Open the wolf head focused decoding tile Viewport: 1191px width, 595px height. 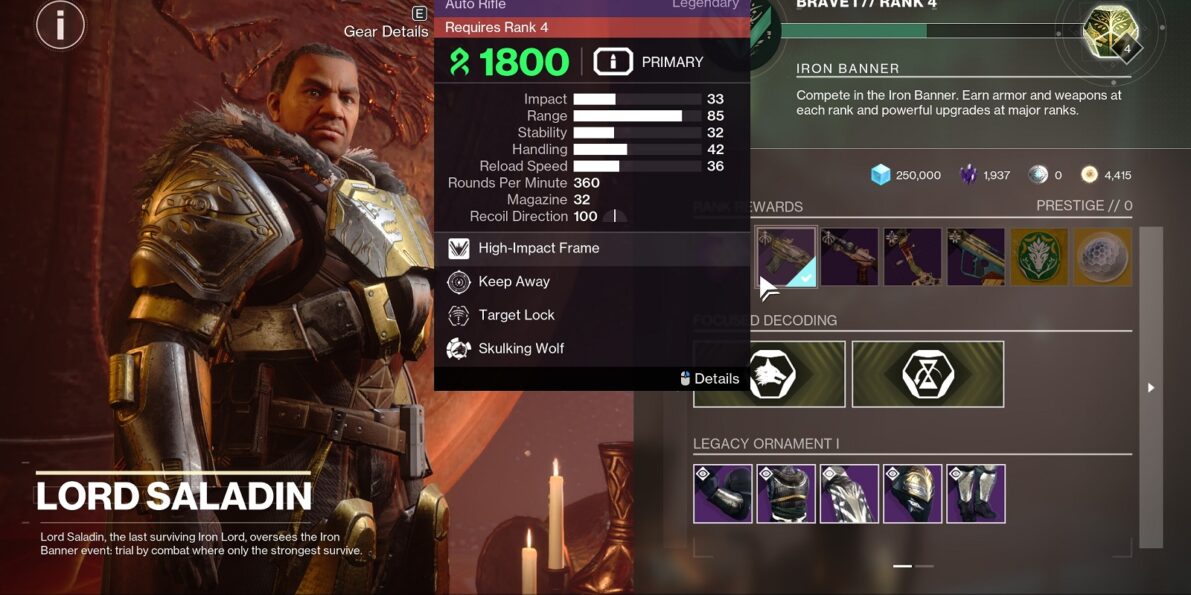point(770,374)
